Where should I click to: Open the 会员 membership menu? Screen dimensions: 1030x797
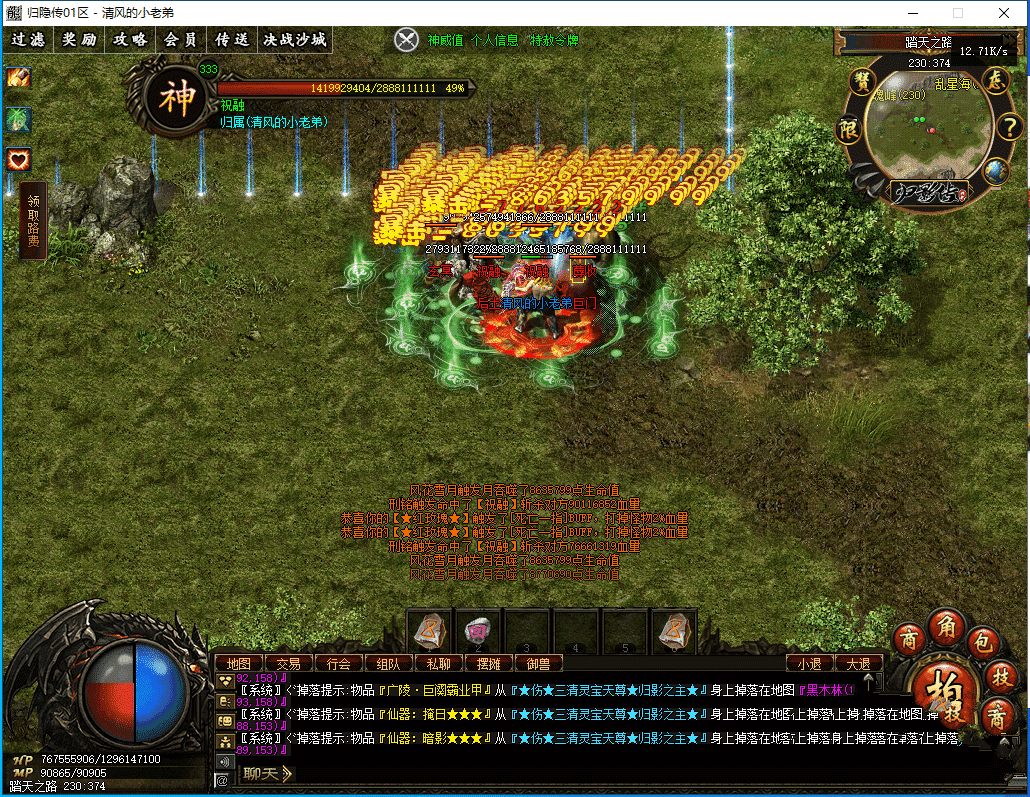coord(181,40)
